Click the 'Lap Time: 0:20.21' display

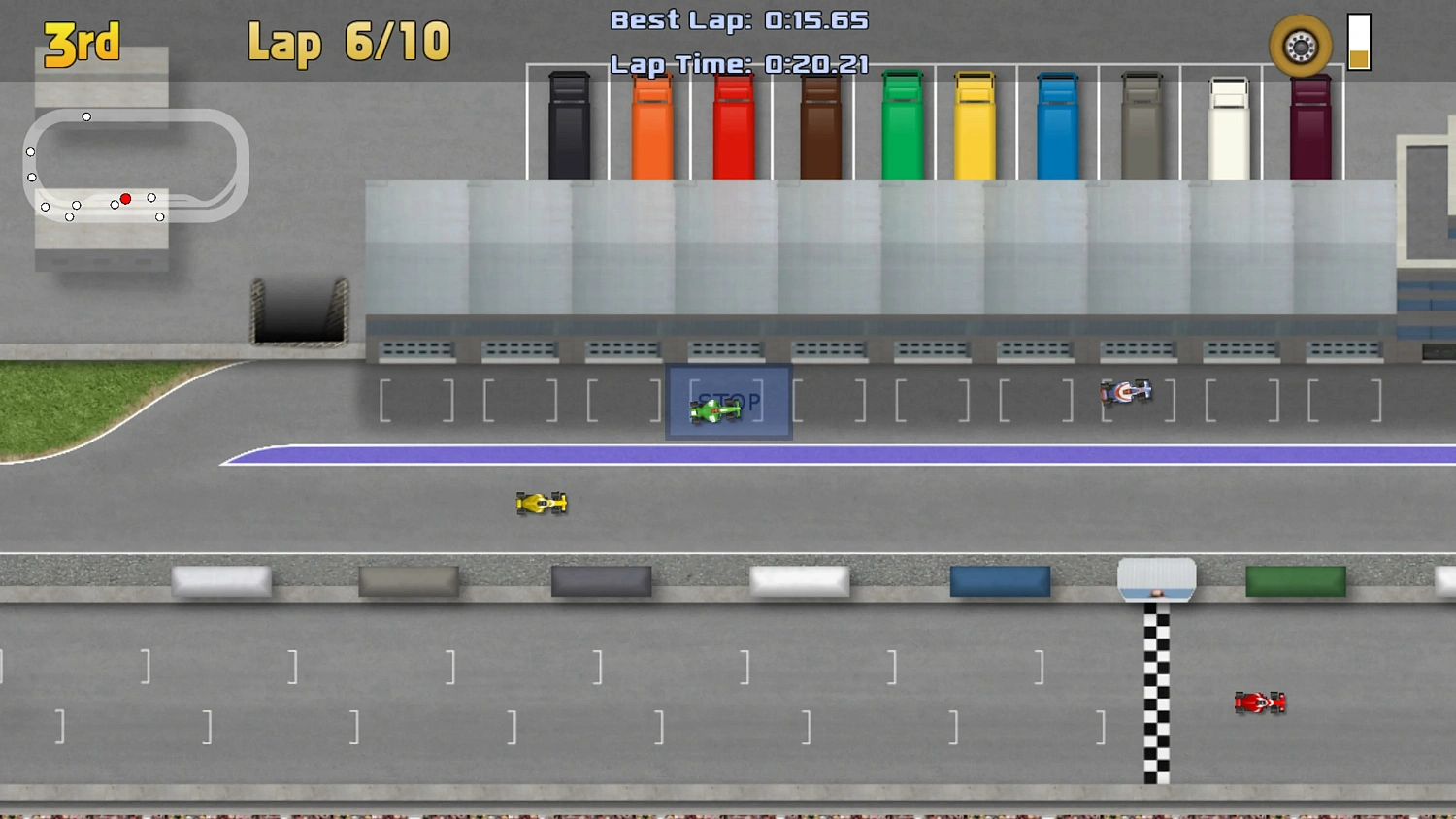click(739, 64)
